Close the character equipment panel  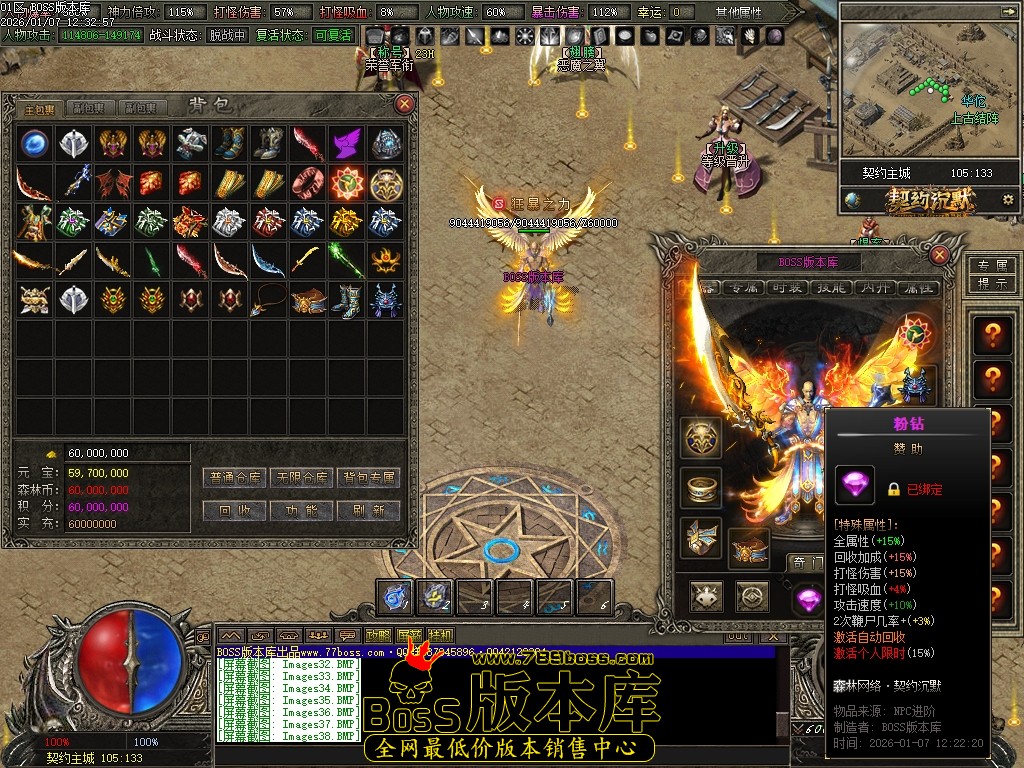coord(939,255)
